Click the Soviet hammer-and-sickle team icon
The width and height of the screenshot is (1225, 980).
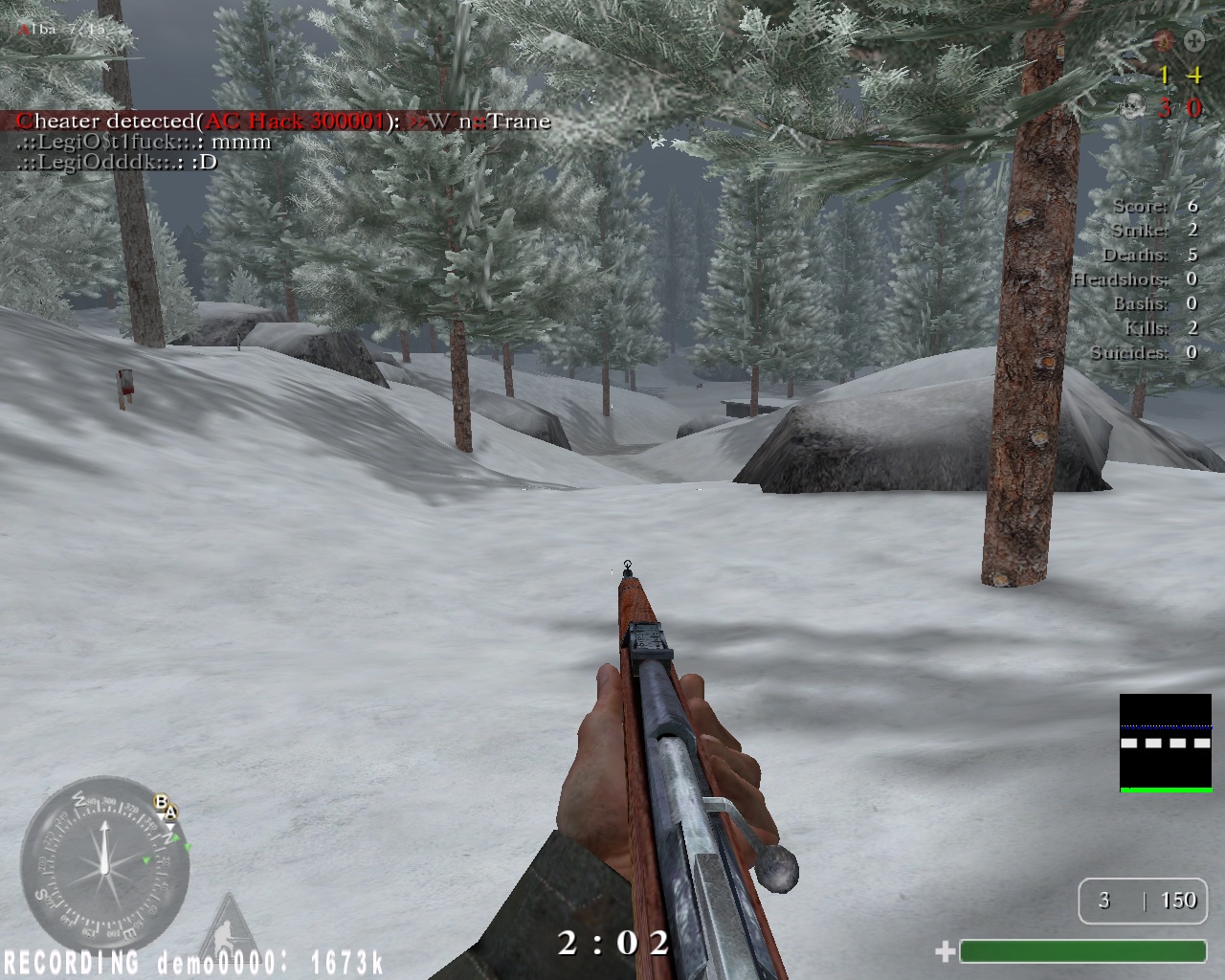[x=1163, y=40]
